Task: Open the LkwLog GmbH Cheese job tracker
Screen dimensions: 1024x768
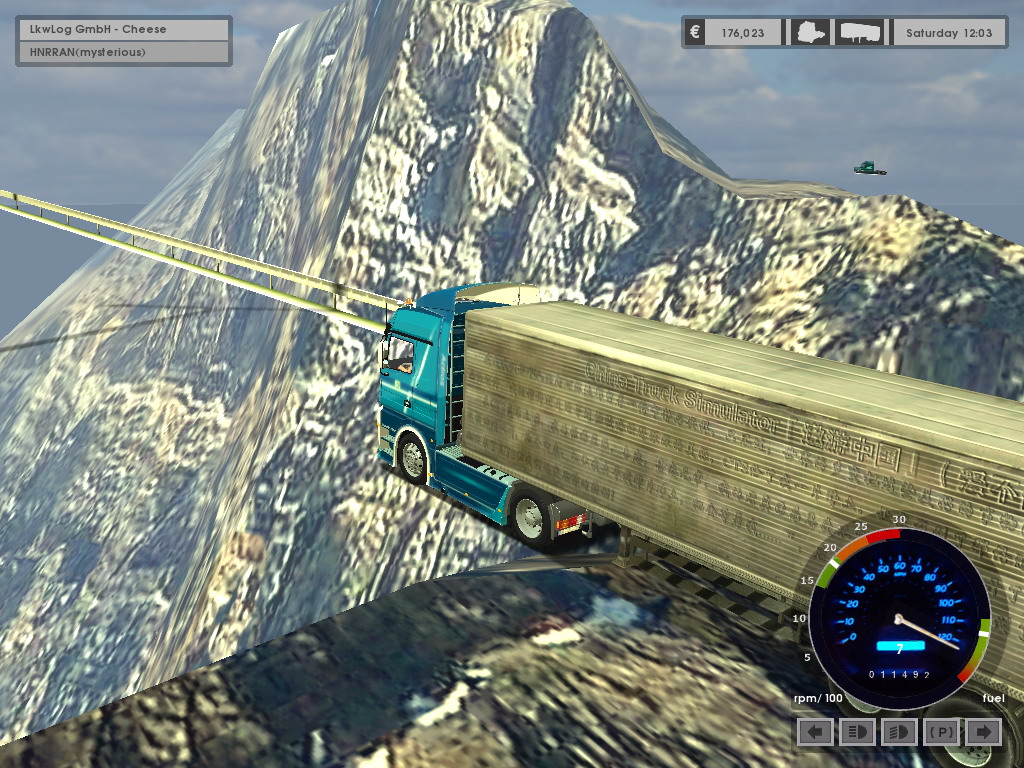Action: 124,29
